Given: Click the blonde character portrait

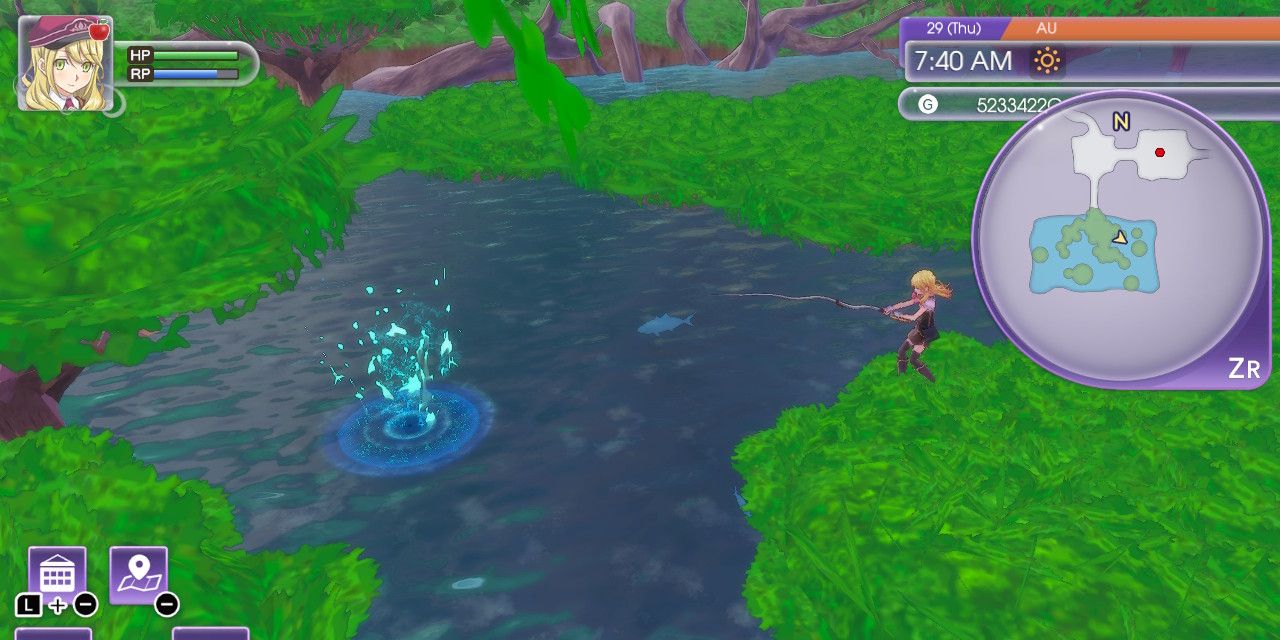Looking at the screenshot, I should [65, 63].
